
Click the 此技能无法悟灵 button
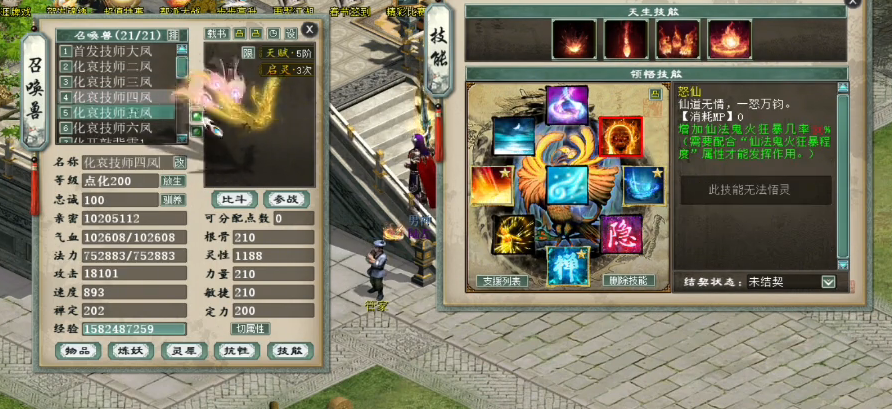pos(756,190)
